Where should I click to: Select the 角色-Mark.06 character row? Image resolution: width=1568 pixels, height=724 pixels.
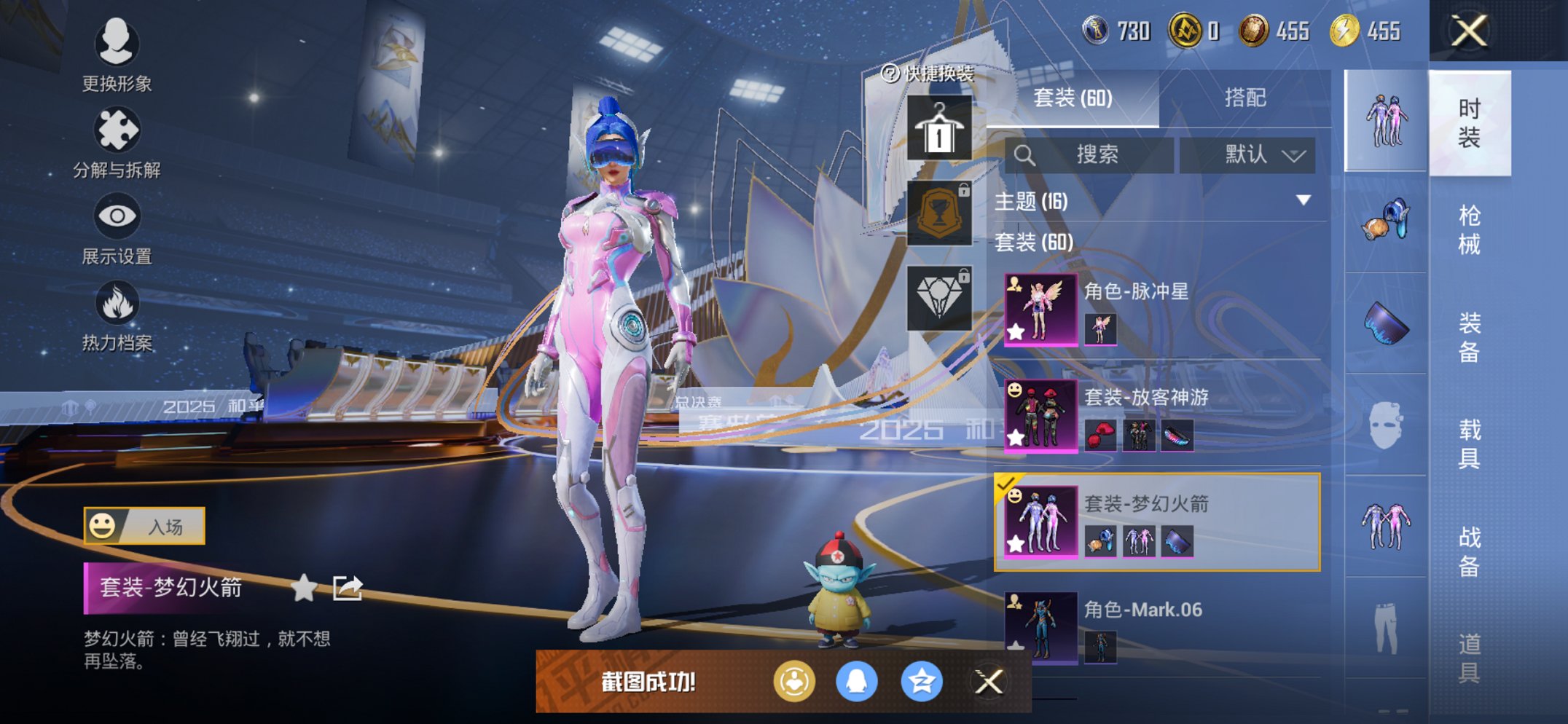[x=1161, y=628]
